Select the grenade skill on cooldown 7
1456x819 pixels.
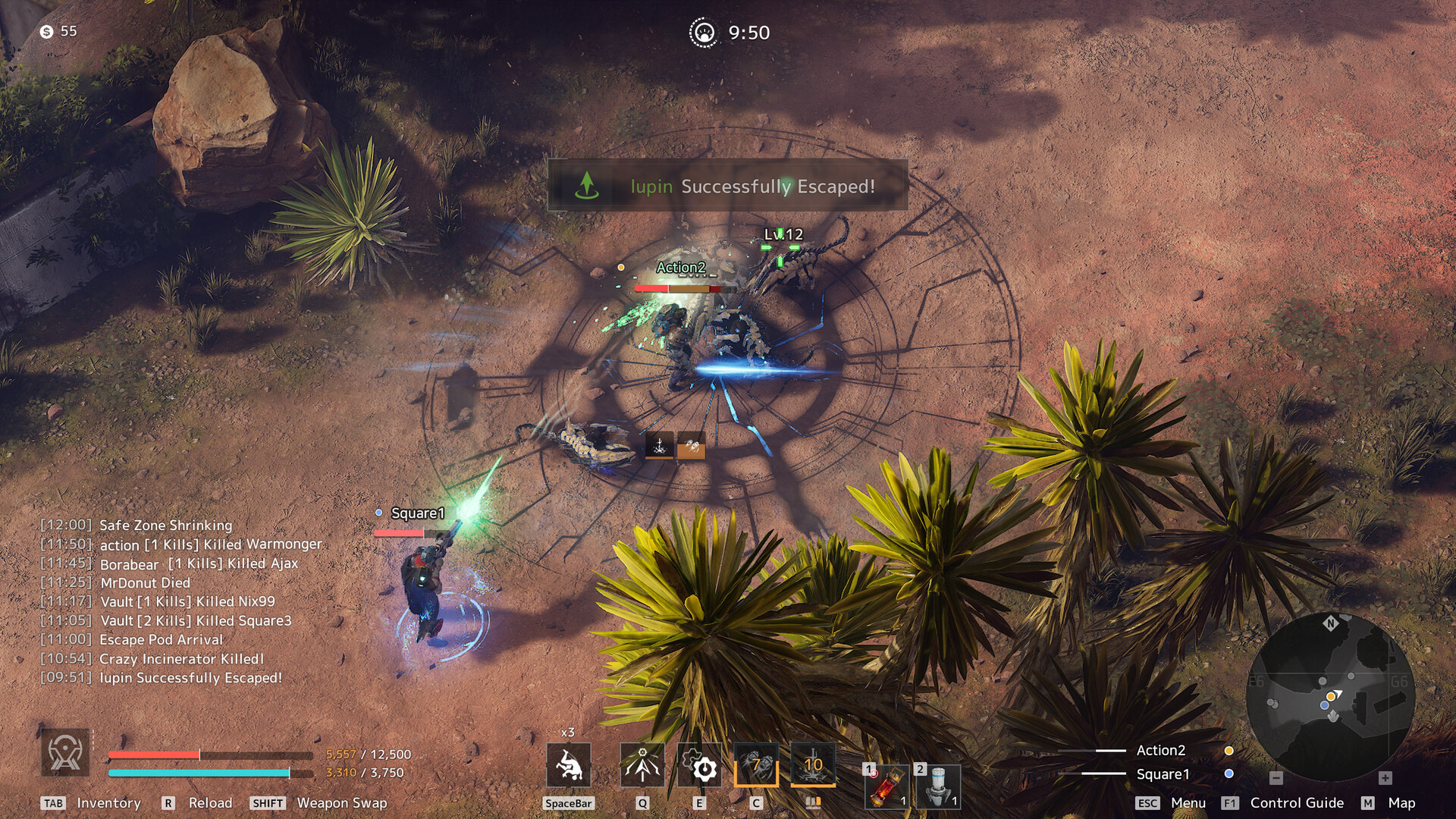coord(756,764)
